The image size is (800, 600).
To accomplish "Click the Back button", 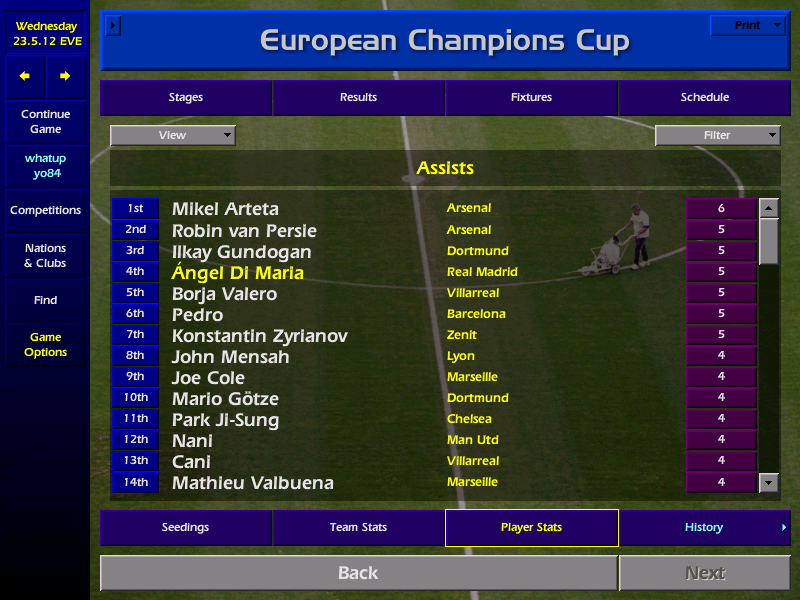I will click(x=358, y=573).
